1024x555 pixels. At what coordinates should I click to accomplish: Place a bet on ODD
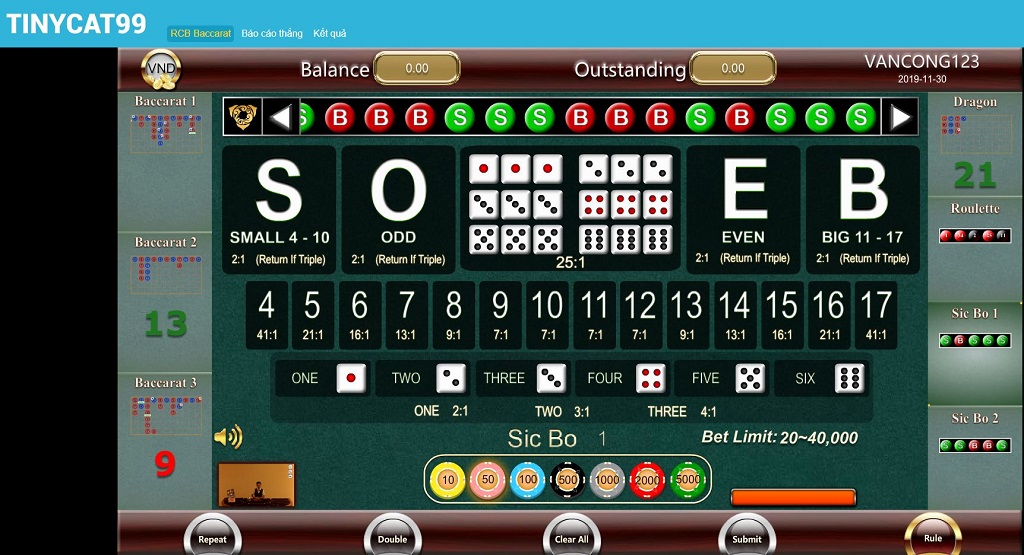coord(398,208)
